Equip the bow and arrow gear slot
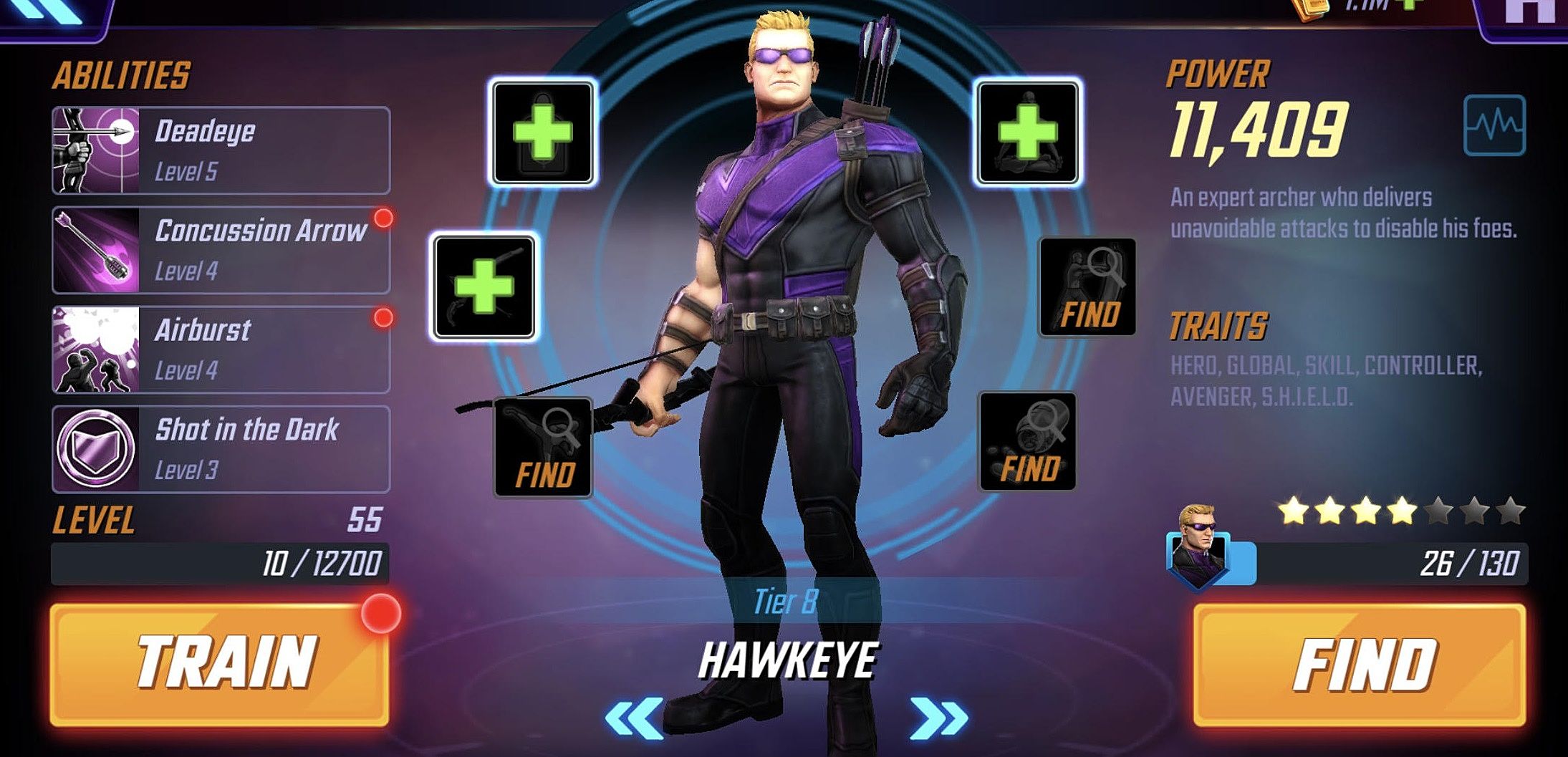This screenshot has height=757, width=1568. [x=484, y=286]
